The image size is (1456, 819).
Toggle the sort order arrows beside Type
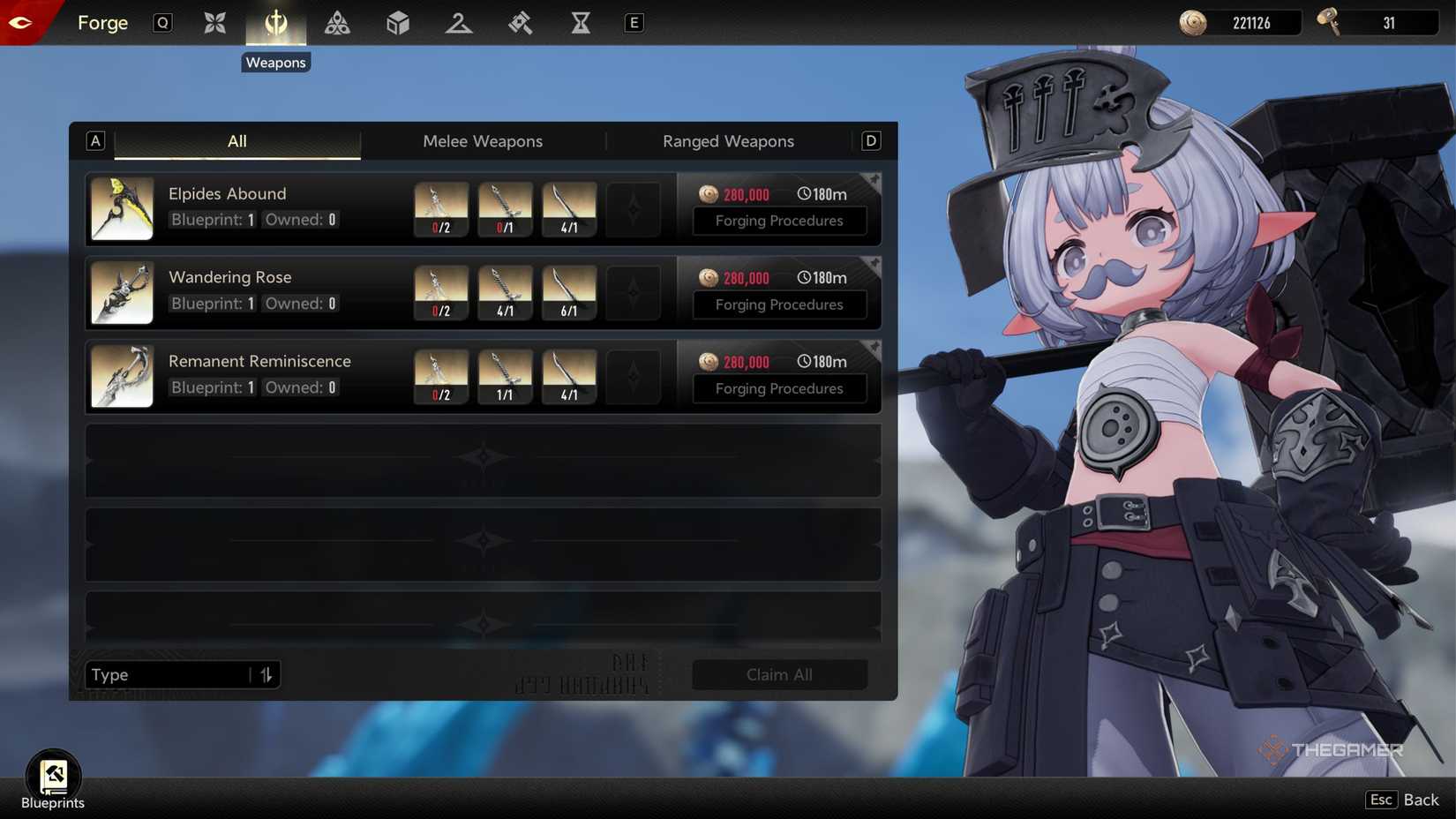click(266, 674)
